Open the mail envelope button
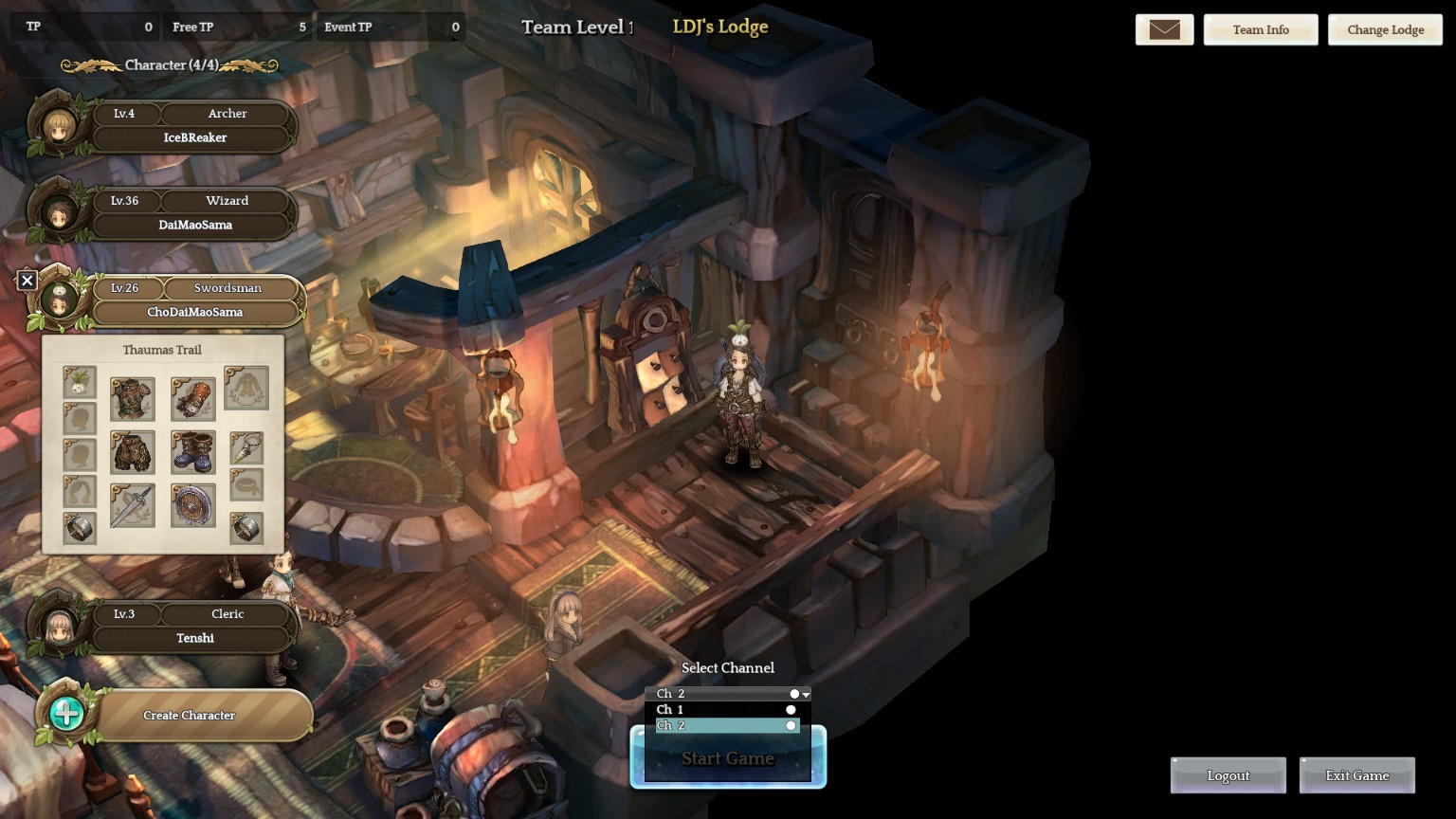Screen dimensions: 1456x819 (x=1164, y=29)
